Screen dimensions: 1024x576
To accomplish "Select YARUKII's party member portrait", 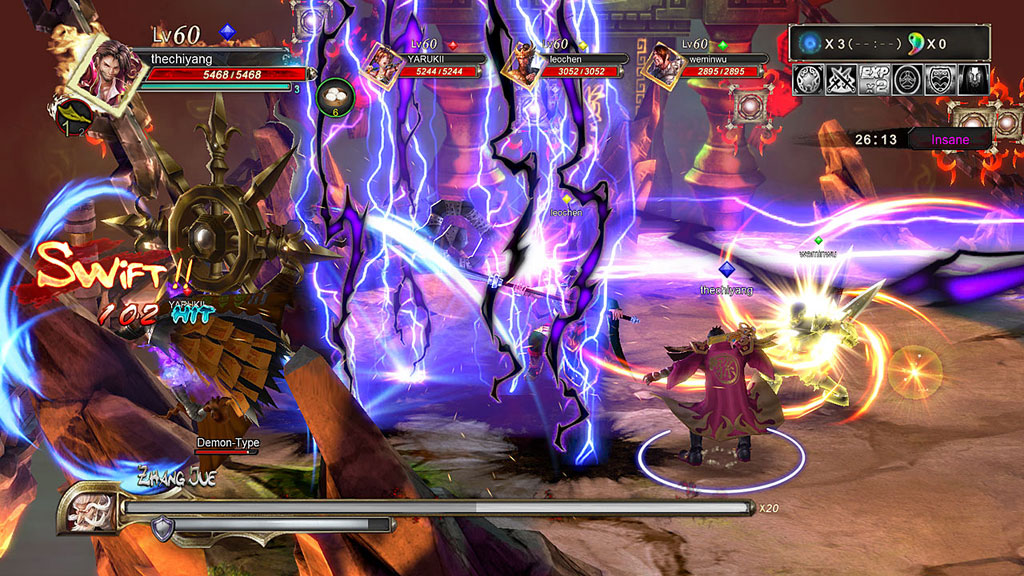I will [x=382, y=62].
